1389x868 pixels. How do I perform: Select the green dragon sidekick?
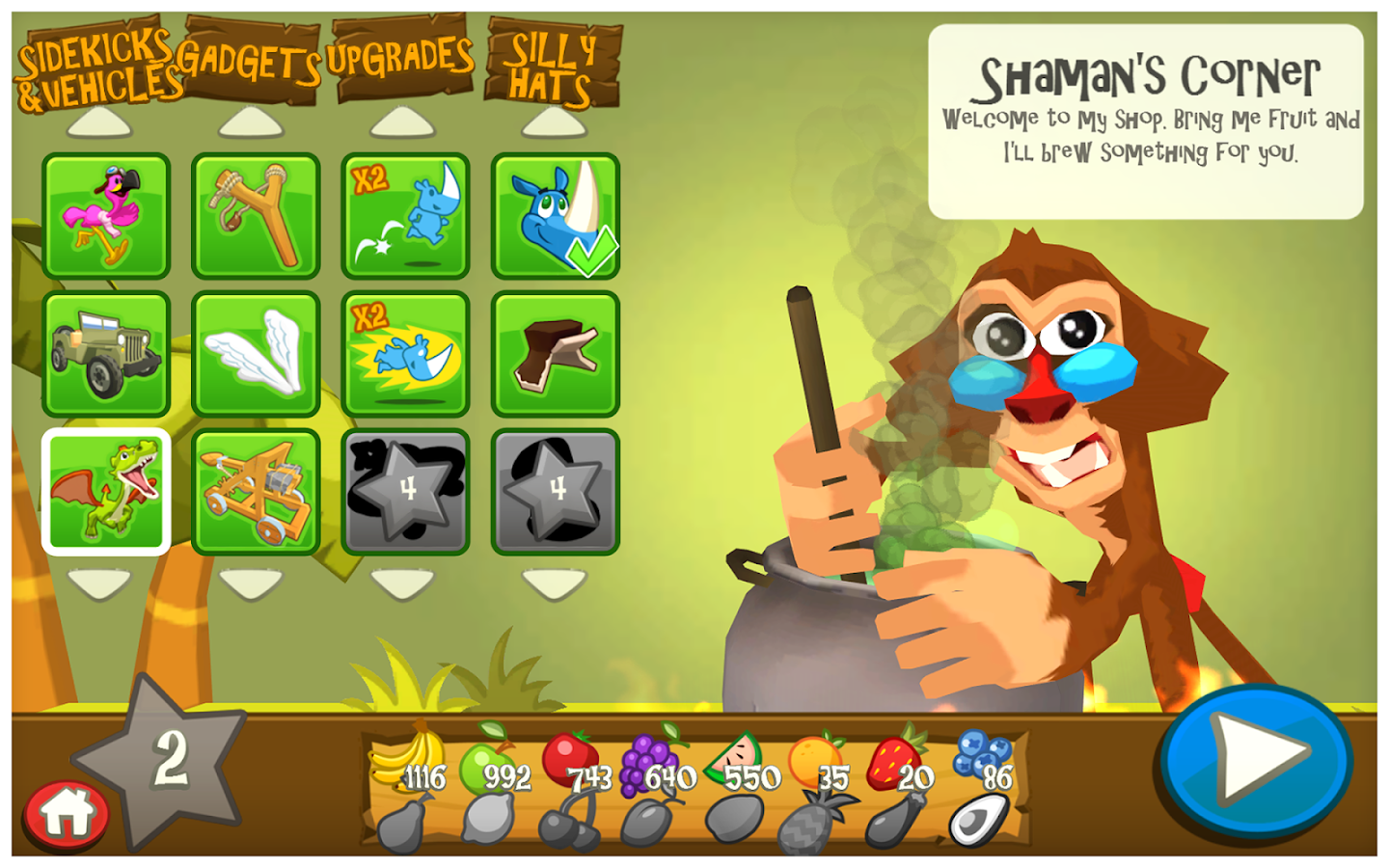pyautogui.click(x=106, y=490)
